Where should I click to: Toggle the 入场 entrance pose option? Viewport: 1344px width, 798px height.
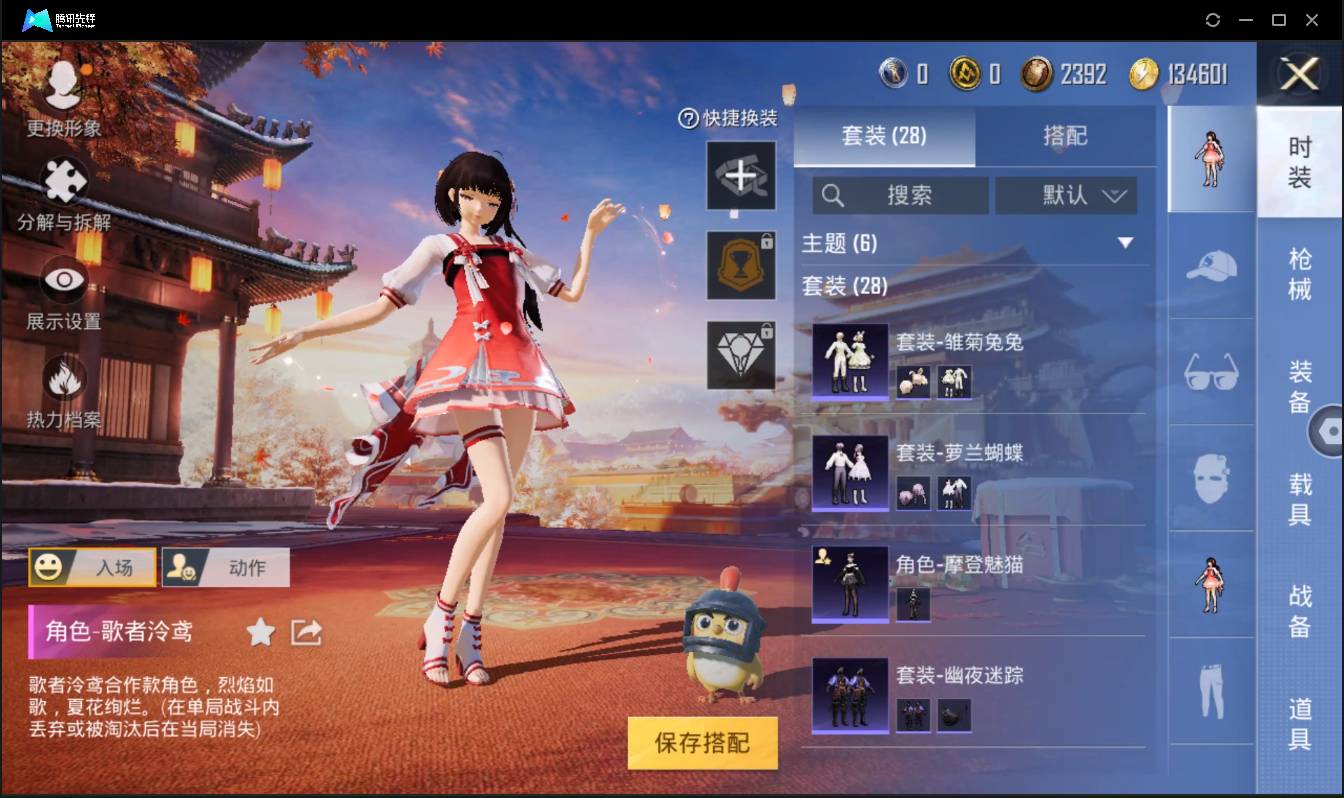(93, 567)
